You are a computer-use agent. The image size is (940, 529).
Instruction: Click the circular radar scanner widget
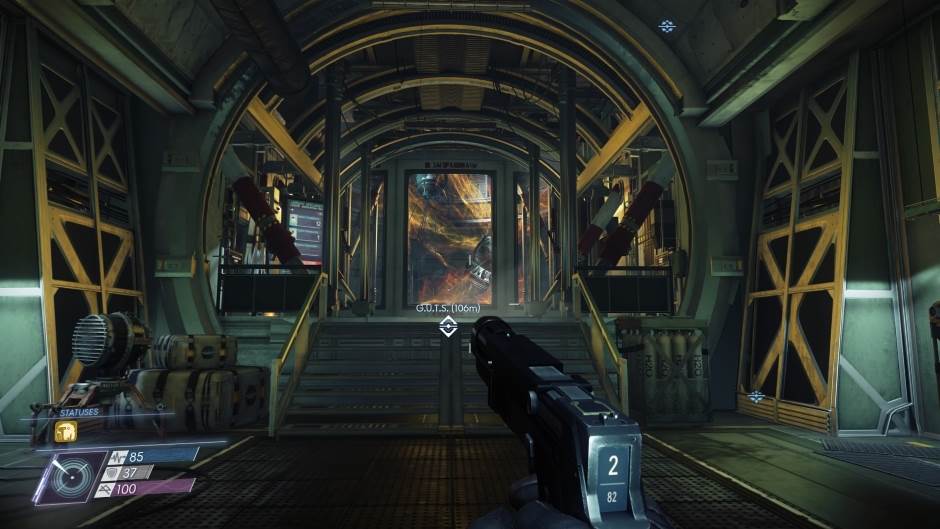tap(70, 477)
